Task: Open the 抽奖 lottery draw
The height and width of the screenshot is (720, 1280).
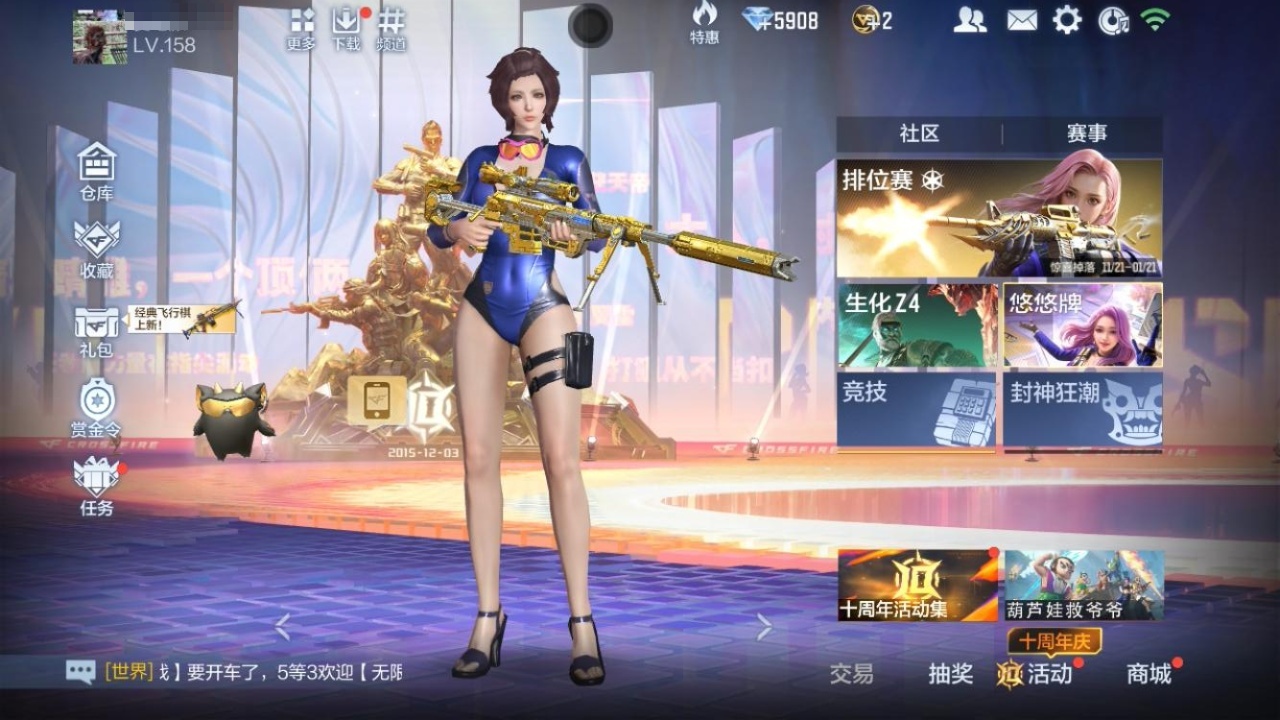Action: pos(950,674)
